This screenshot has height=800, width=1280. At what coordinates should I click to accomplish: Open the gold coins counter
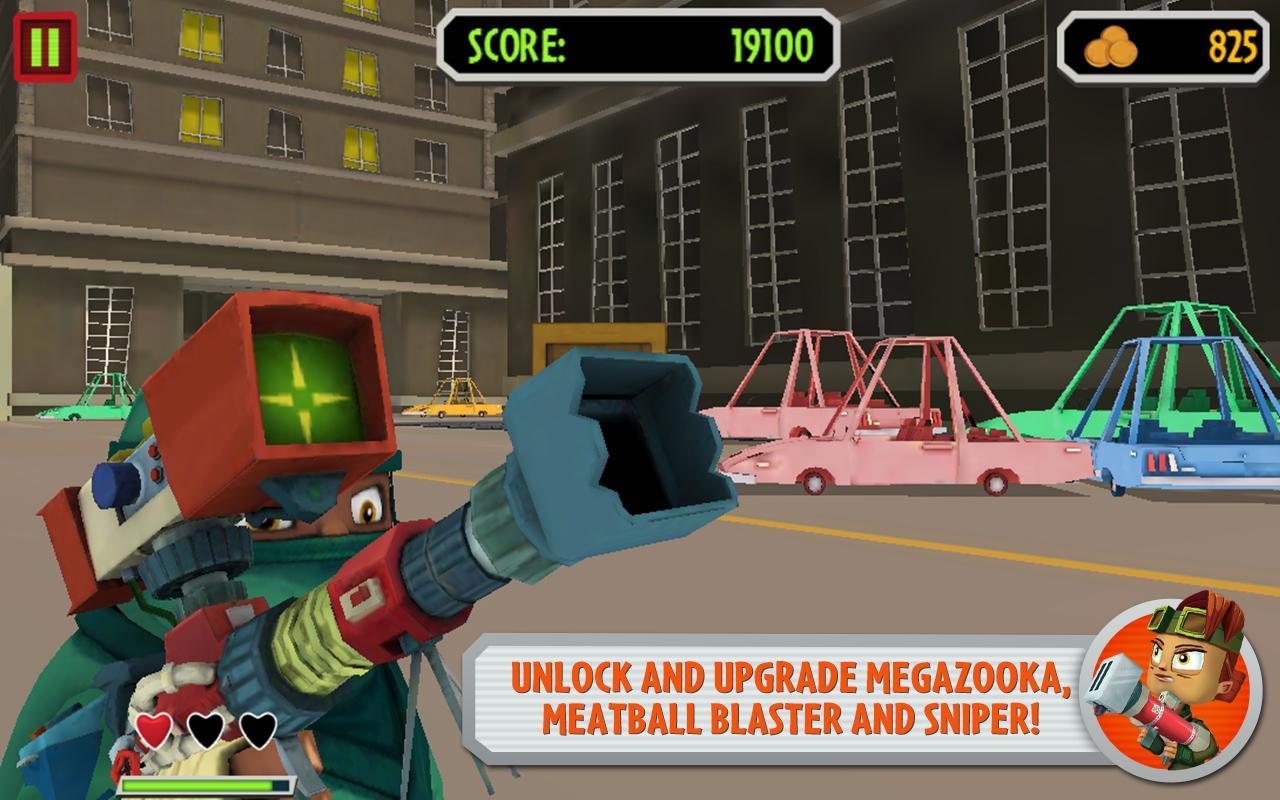click(1166, 46)
